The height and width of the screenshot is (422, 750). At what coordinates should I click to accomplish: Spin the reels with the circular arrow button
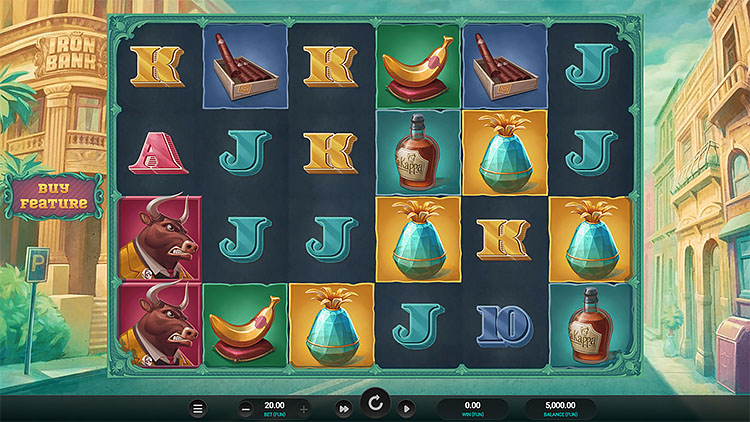[375, 405]
